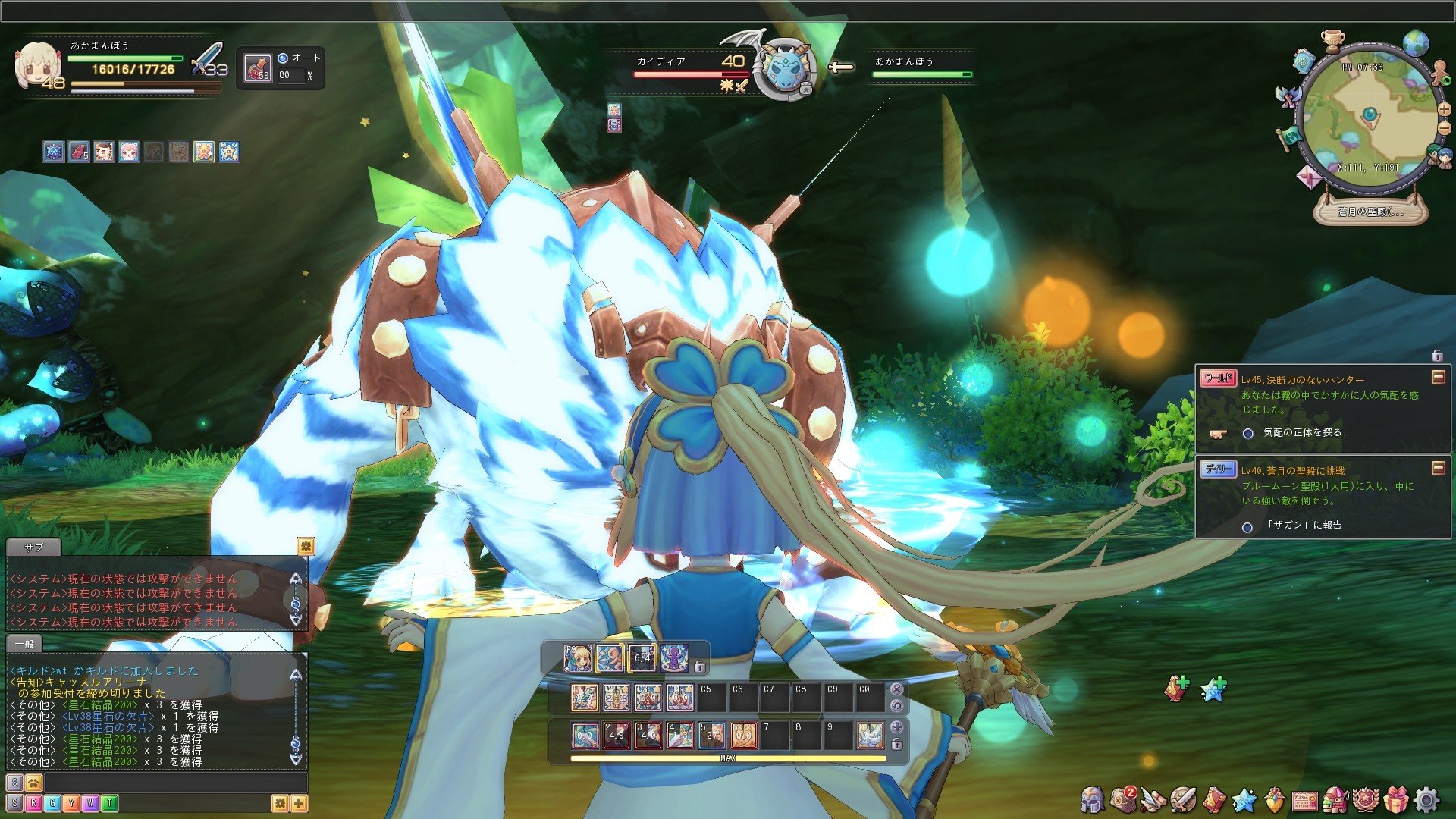1456x819 pixels.
Task: Collapse the ワールド Lv45 quest entry
Action: 1439,378
